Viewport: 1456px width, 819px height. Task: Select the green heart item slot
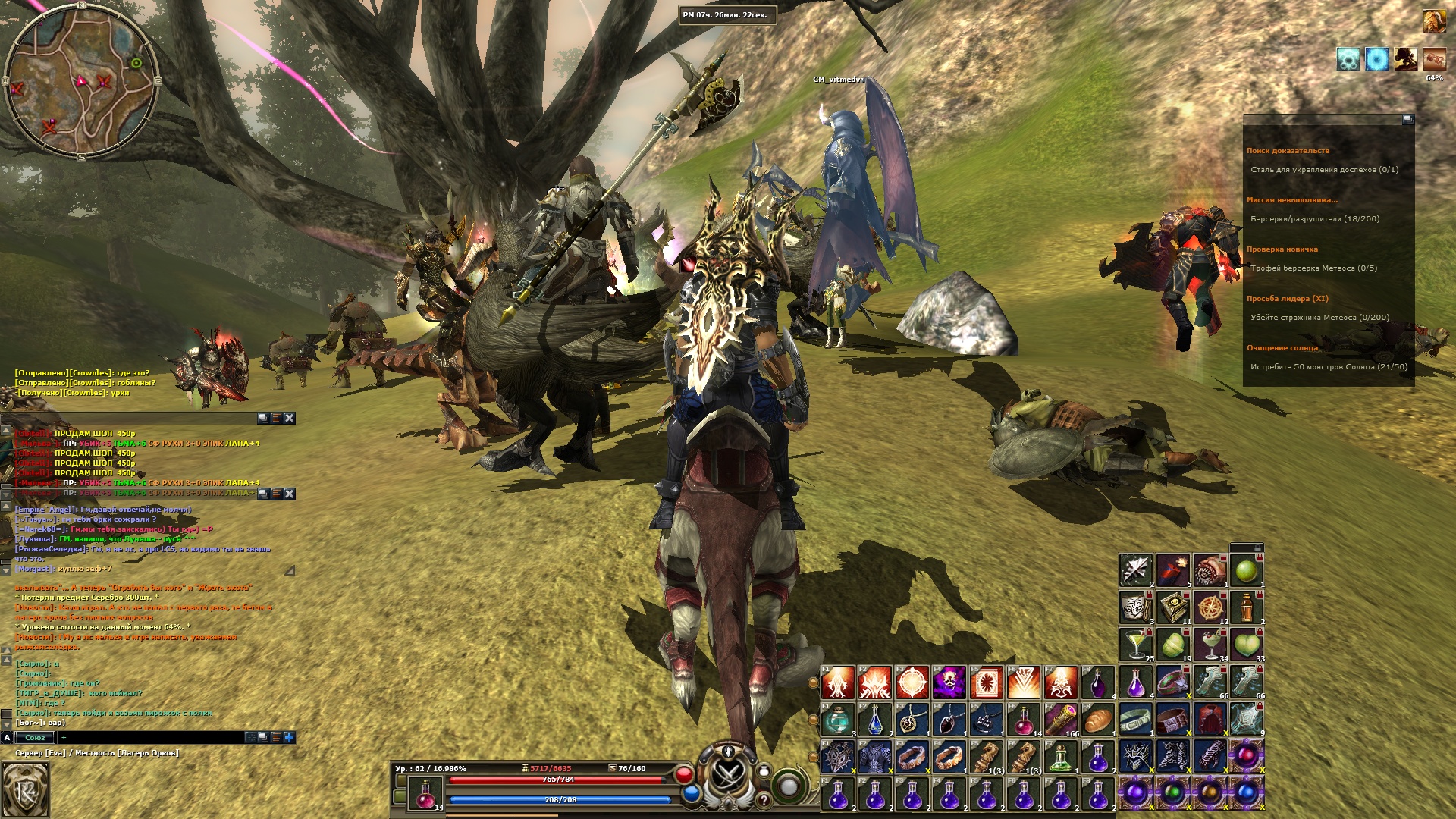[x=1246, y=645]
